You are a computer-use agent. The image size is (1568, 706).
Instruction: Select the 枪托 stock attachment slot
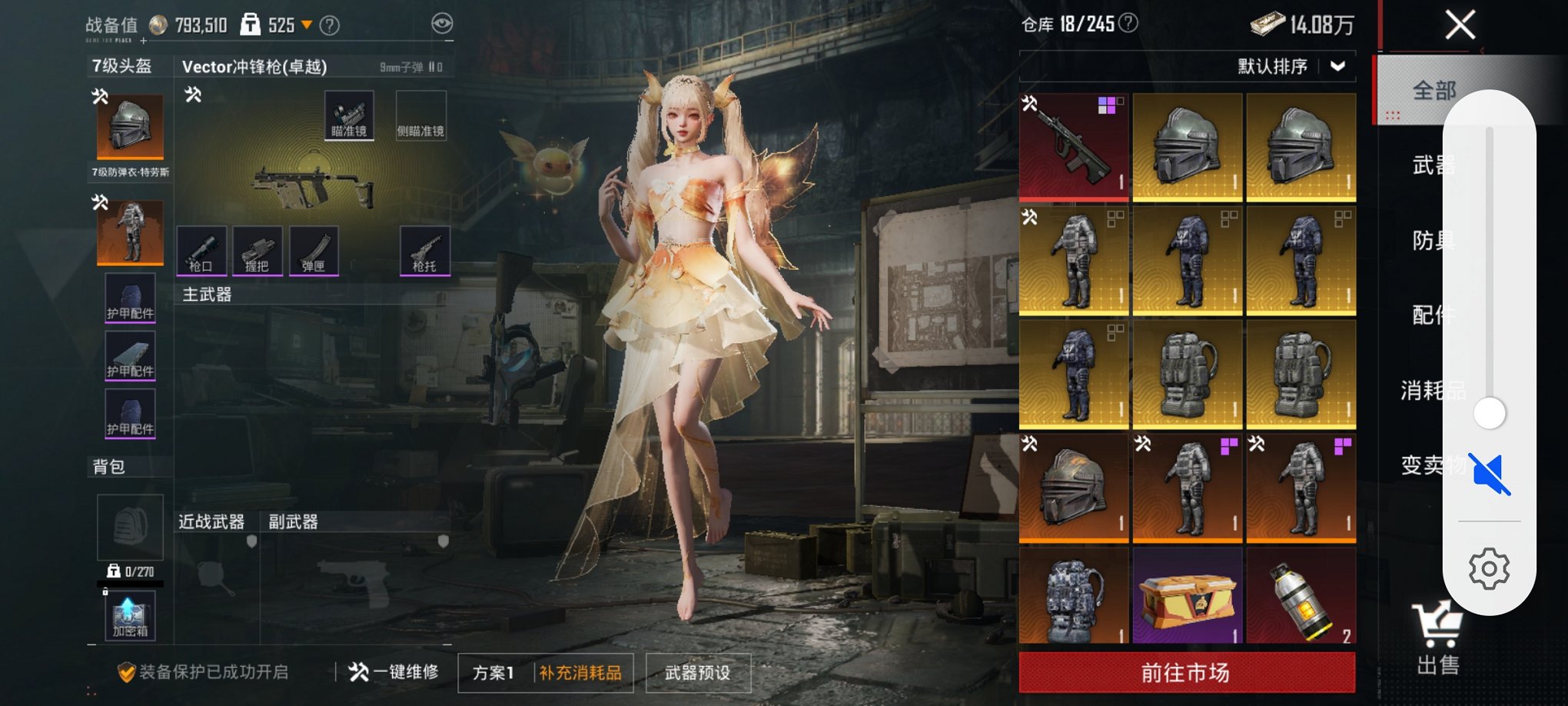click(424, 251)
